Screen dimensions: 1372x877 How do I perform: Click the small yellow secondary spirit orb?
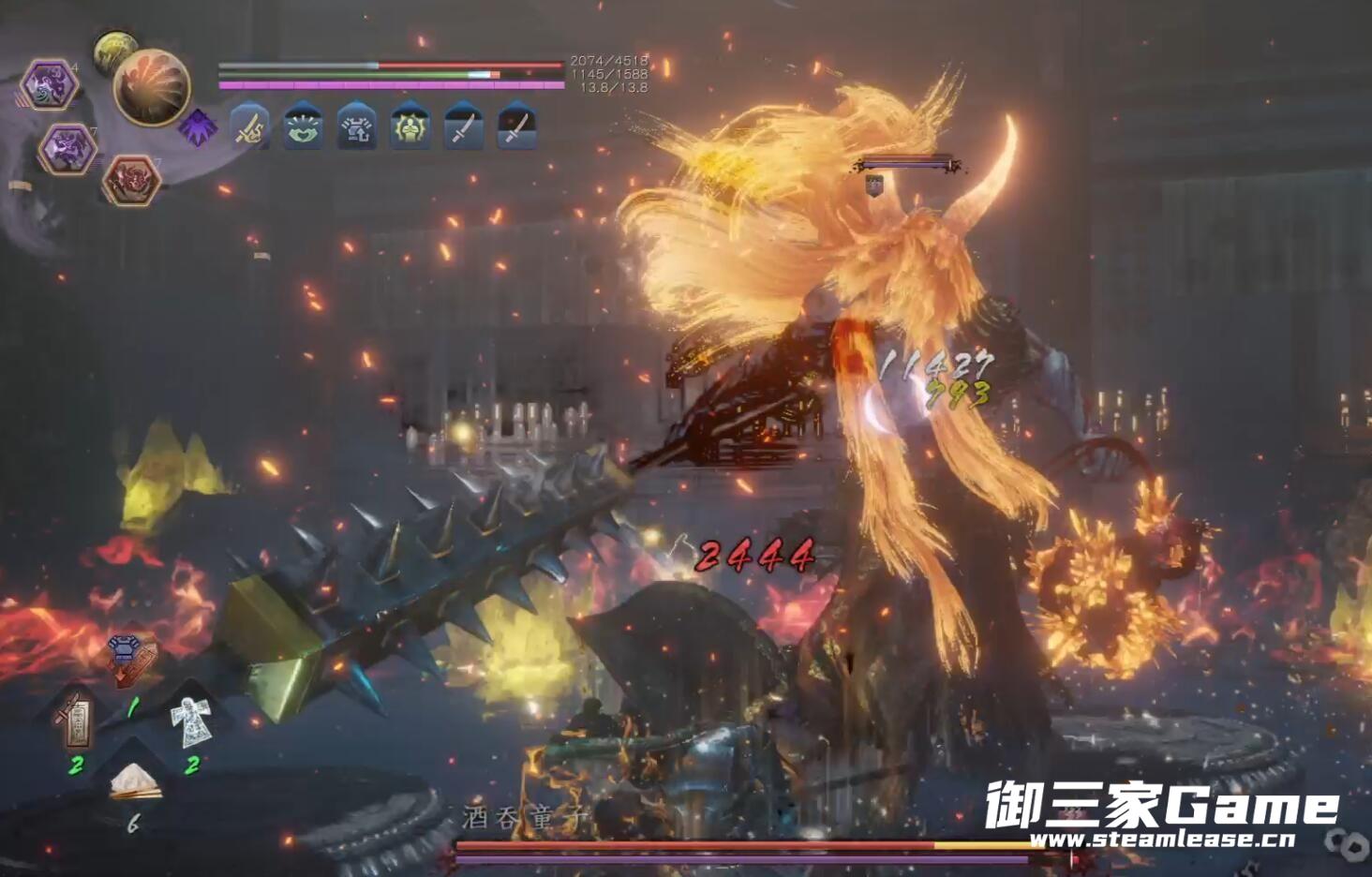[114, 51]
